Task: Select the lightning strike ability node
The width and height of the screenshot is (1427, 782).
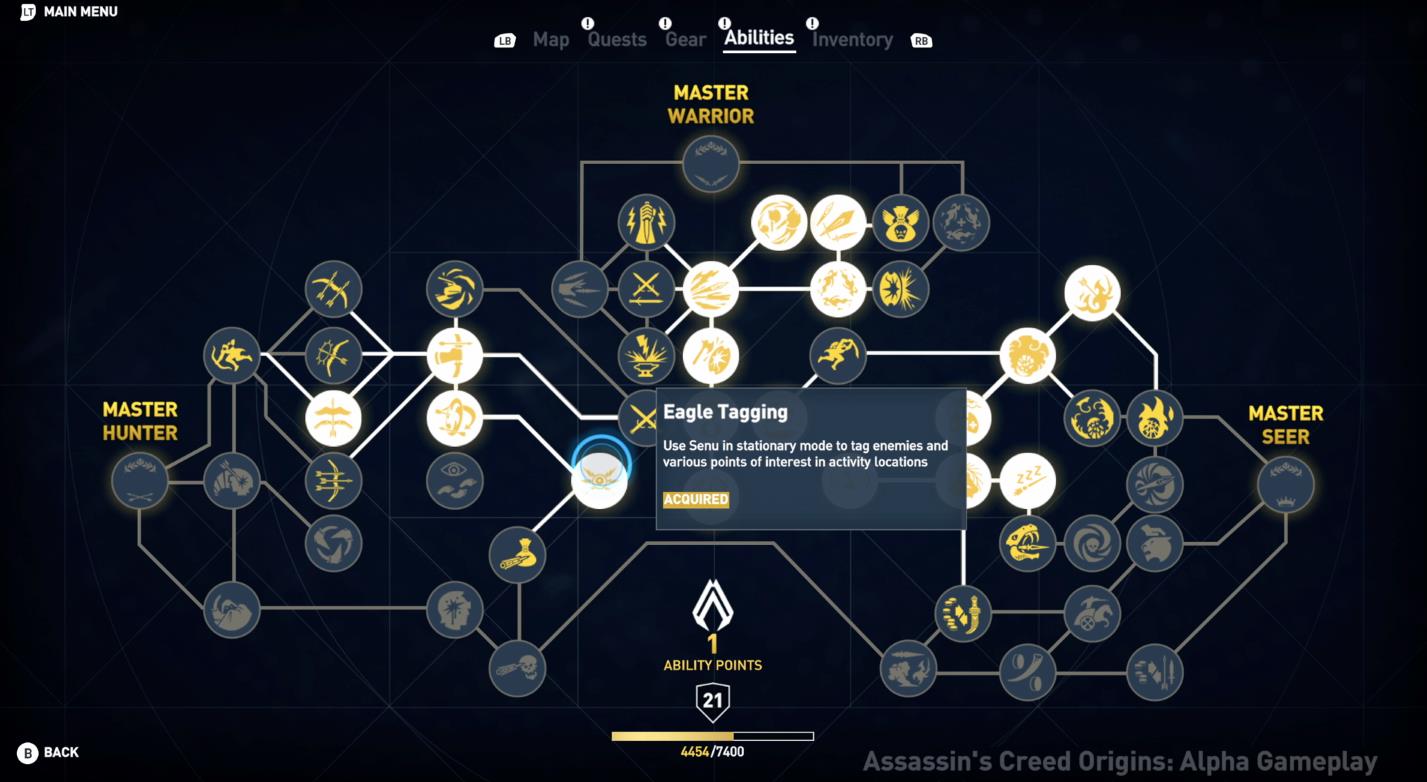Action: [x=648, y=222]
